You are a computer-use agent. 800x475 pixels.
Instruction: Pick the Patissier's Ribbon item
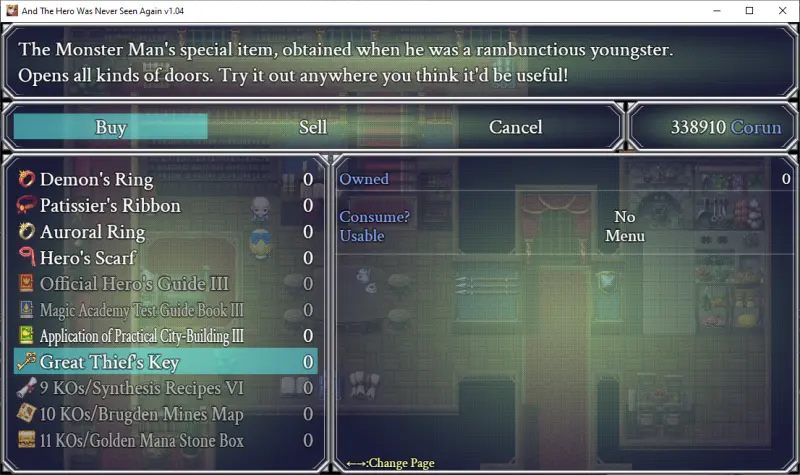click(110, 206)
